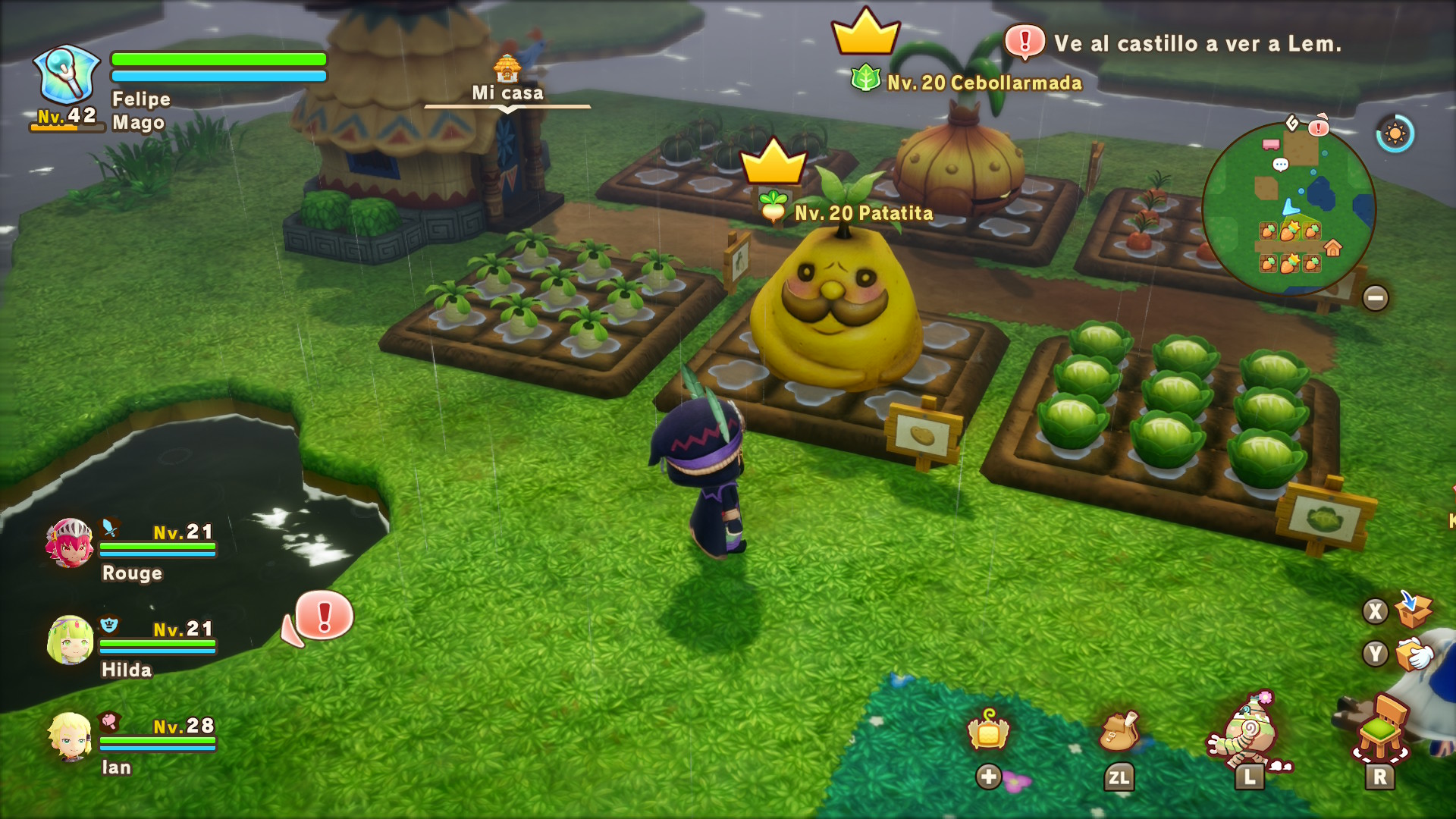Click the open box with blue arrow icon

pos(1412,610)
